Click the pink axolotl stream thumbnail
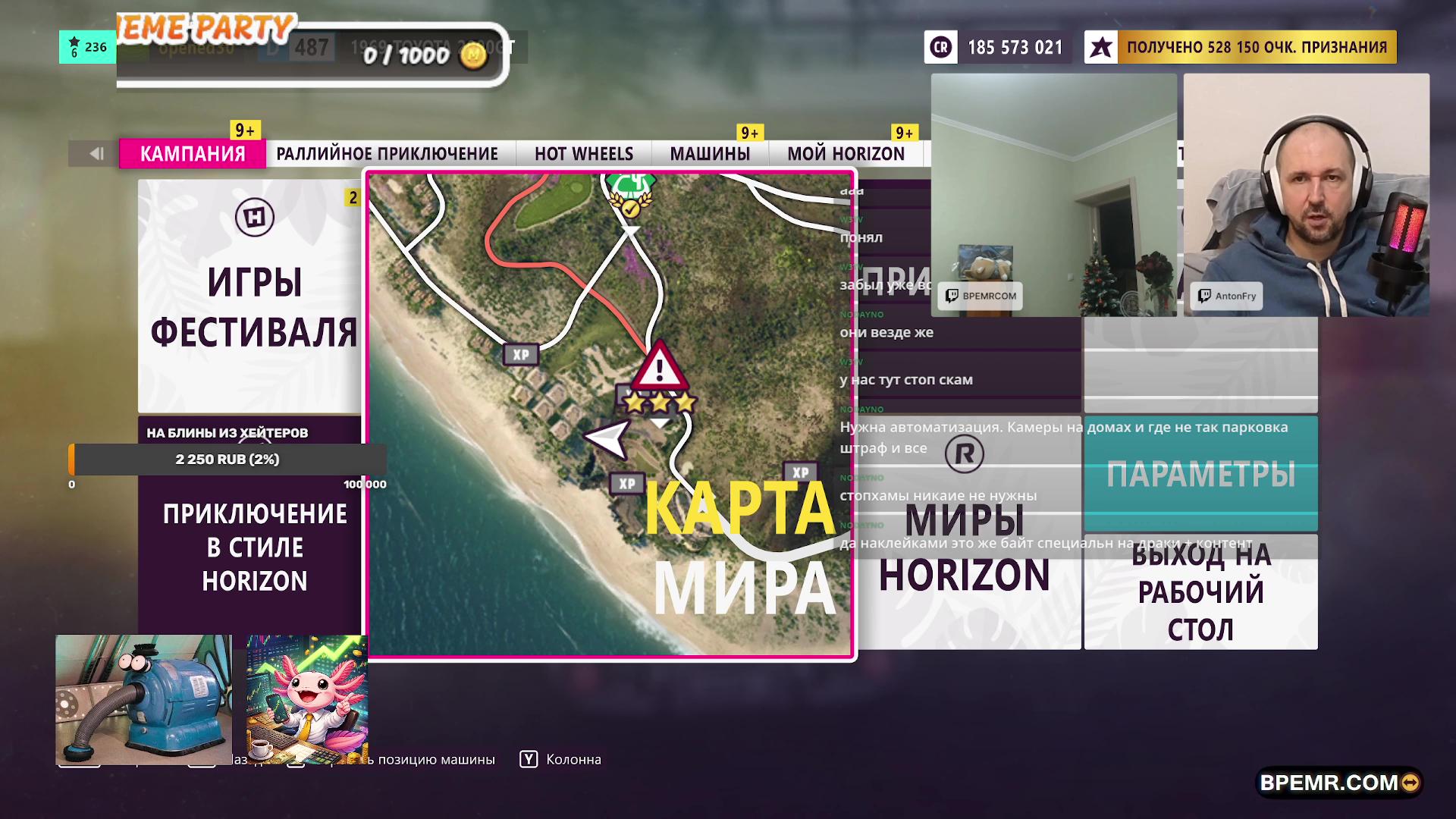 coord(306,699)
